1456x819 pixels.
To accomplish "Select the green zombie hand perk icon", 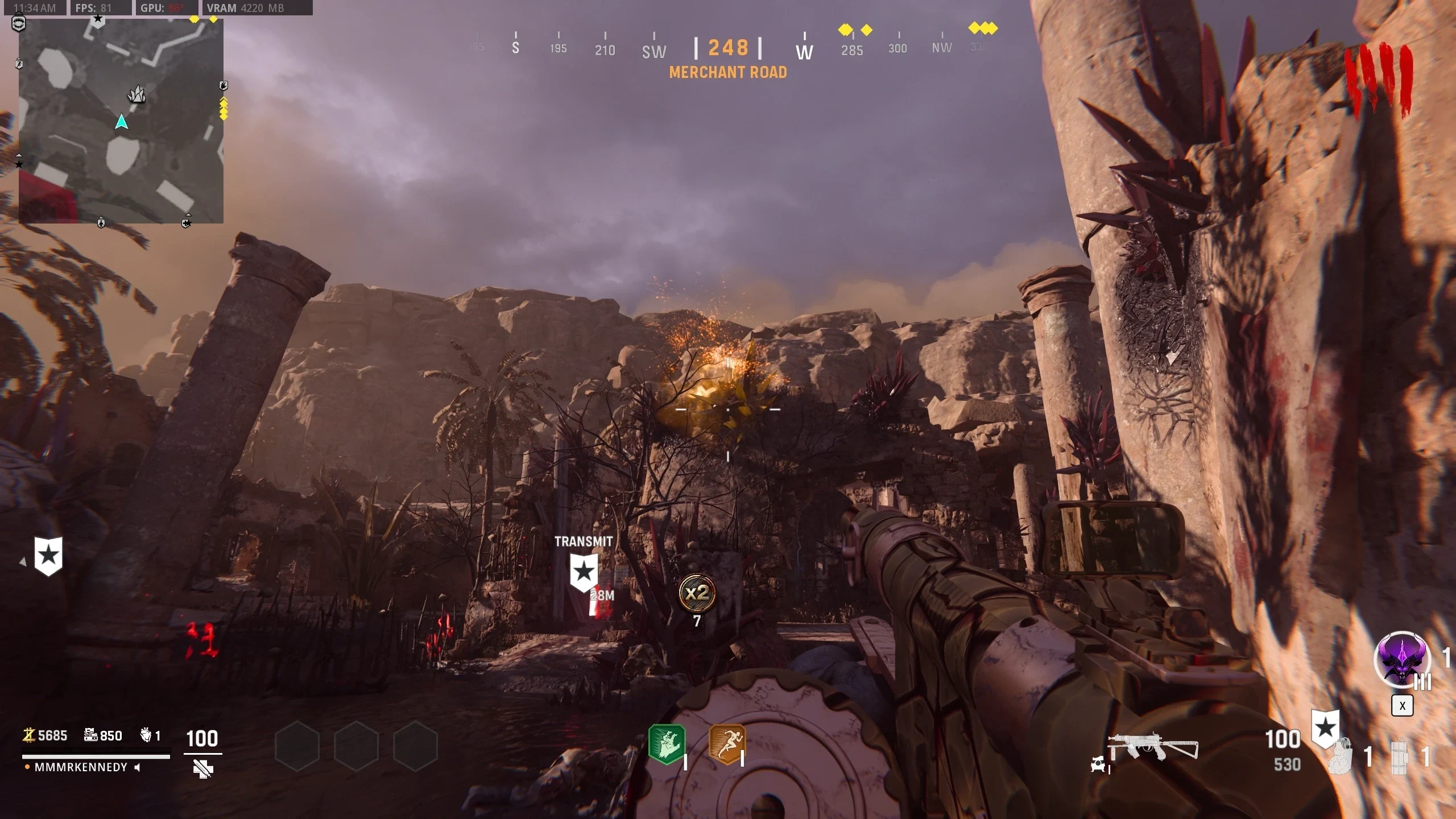I will (667, 744).
